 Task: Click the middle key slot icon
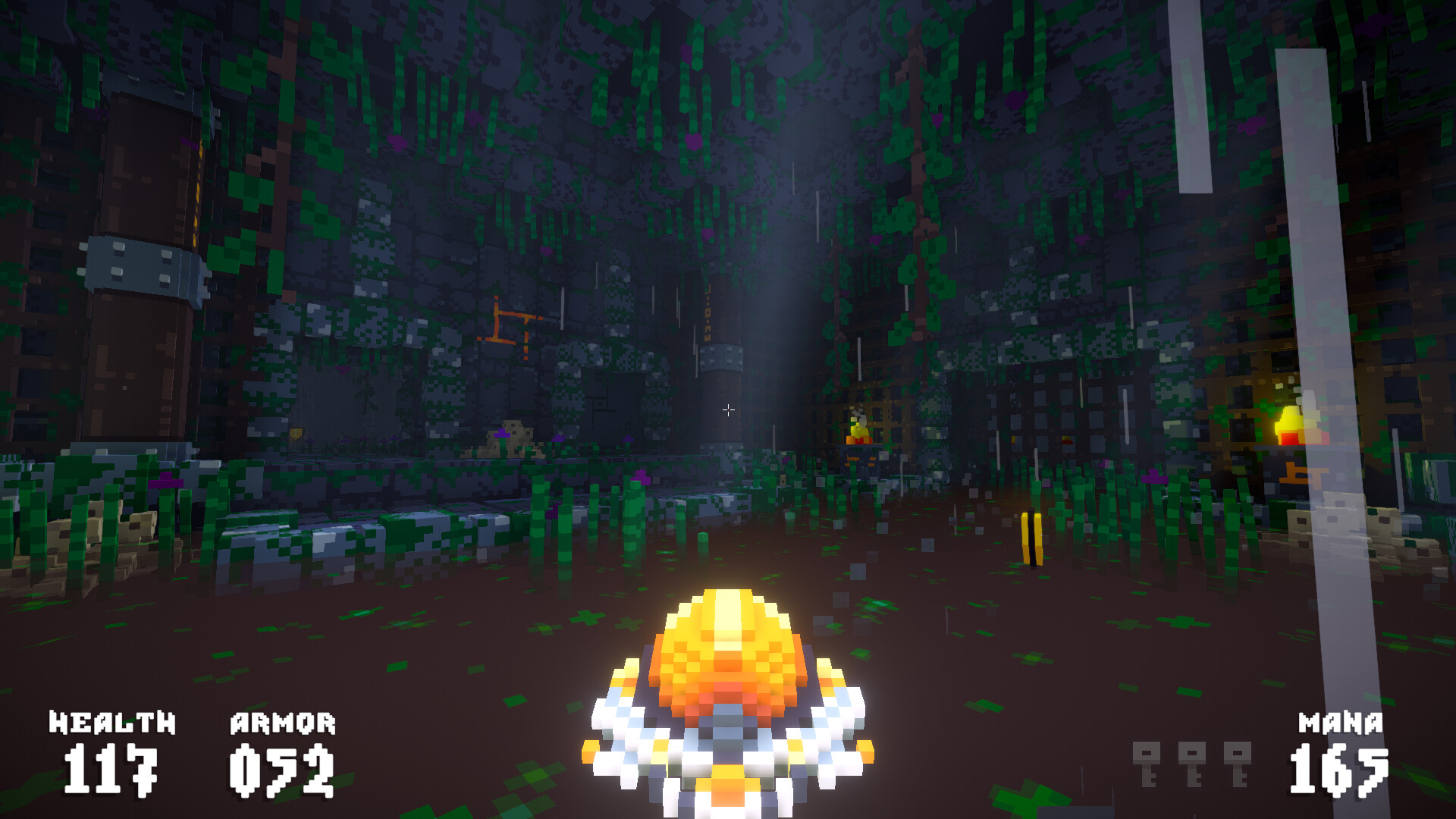click(x=1192, y=764)
